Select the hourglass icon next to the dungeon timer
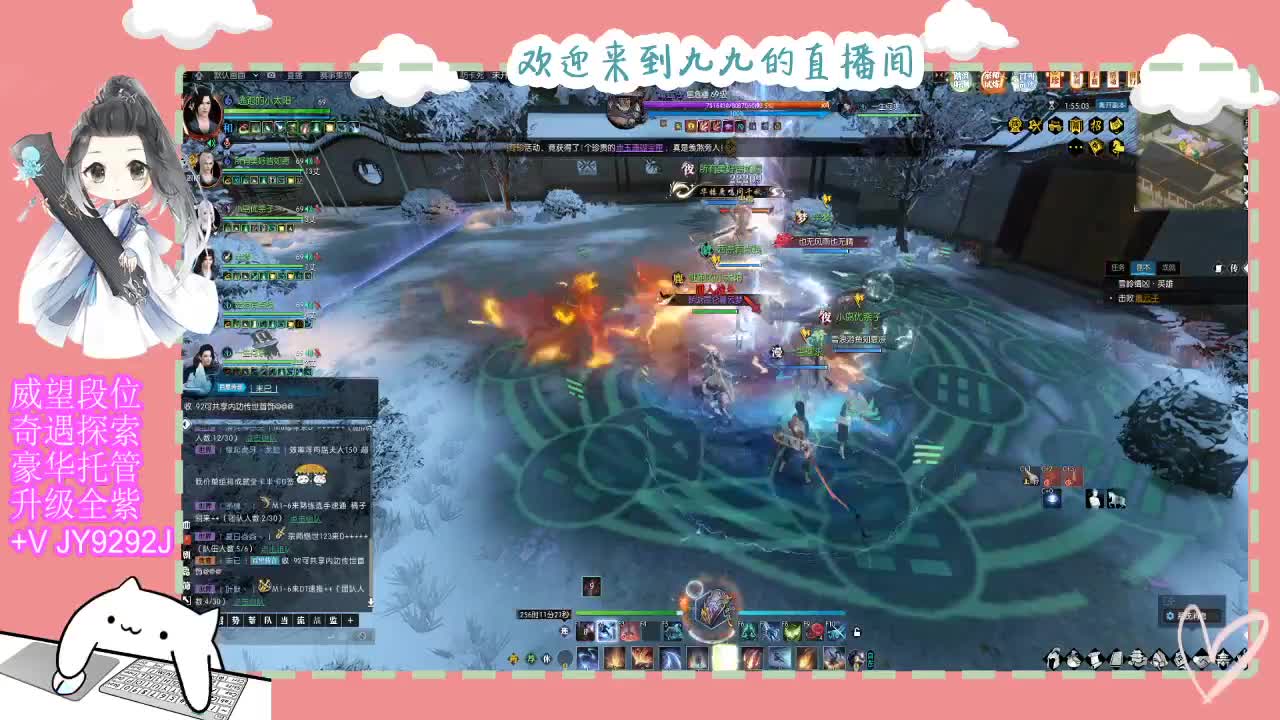The height and width of the screenshot is (720, 1280). pos(1052,105)
